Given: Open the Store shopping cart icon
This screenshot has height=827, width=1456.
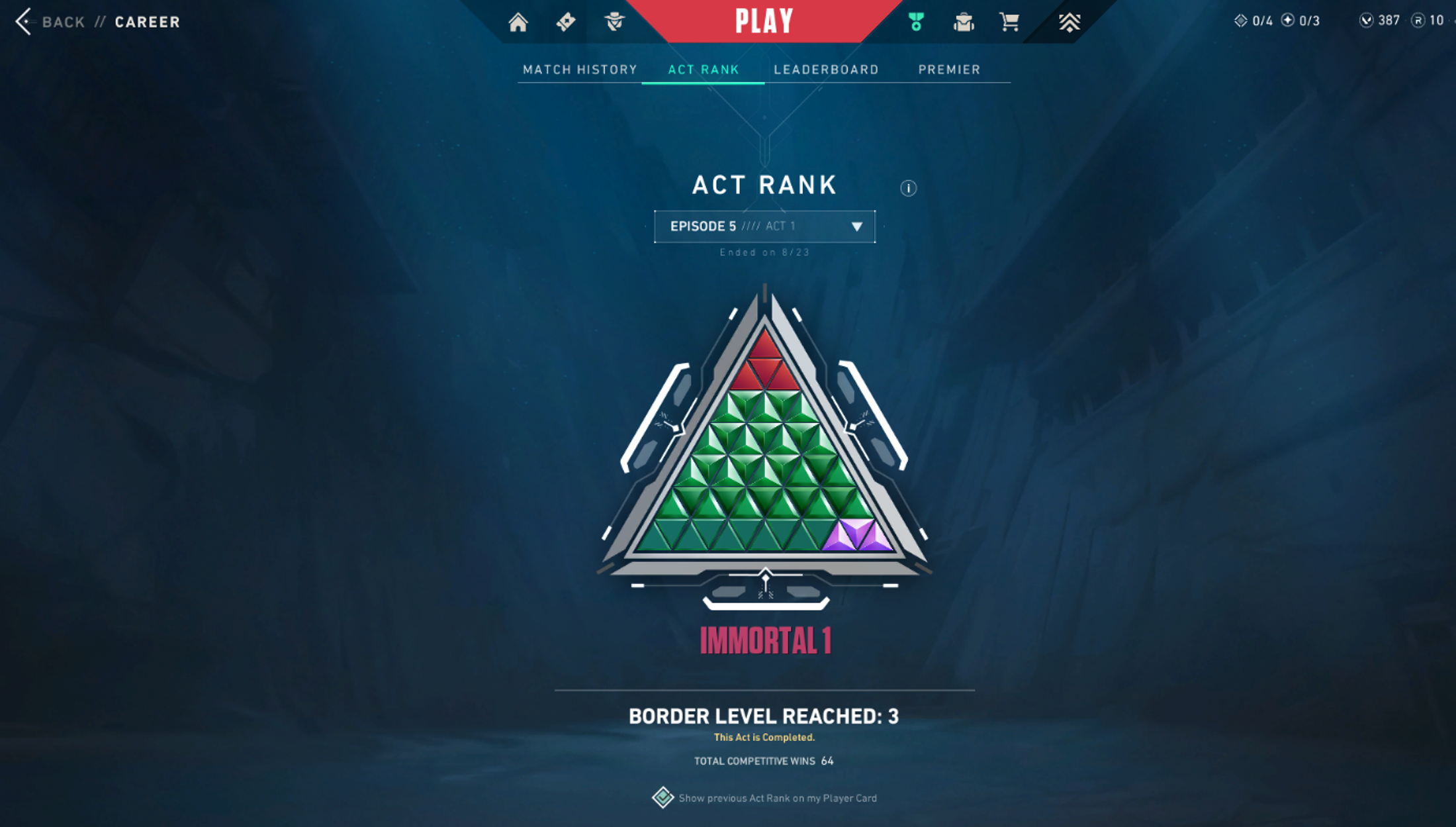Looking at the screenshot, I should click(x=1009, y=22).
